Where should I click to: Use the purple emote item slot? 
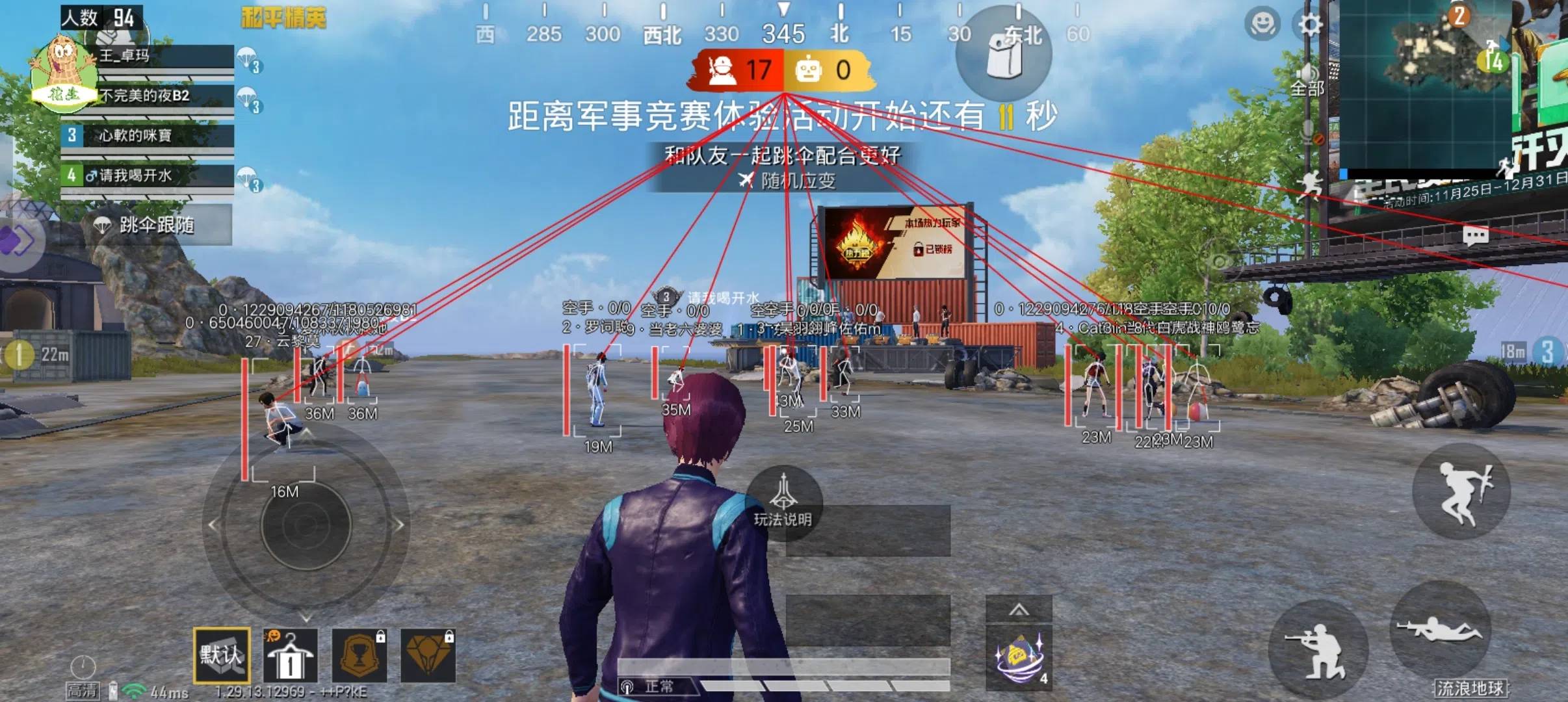pos(1018,658)
